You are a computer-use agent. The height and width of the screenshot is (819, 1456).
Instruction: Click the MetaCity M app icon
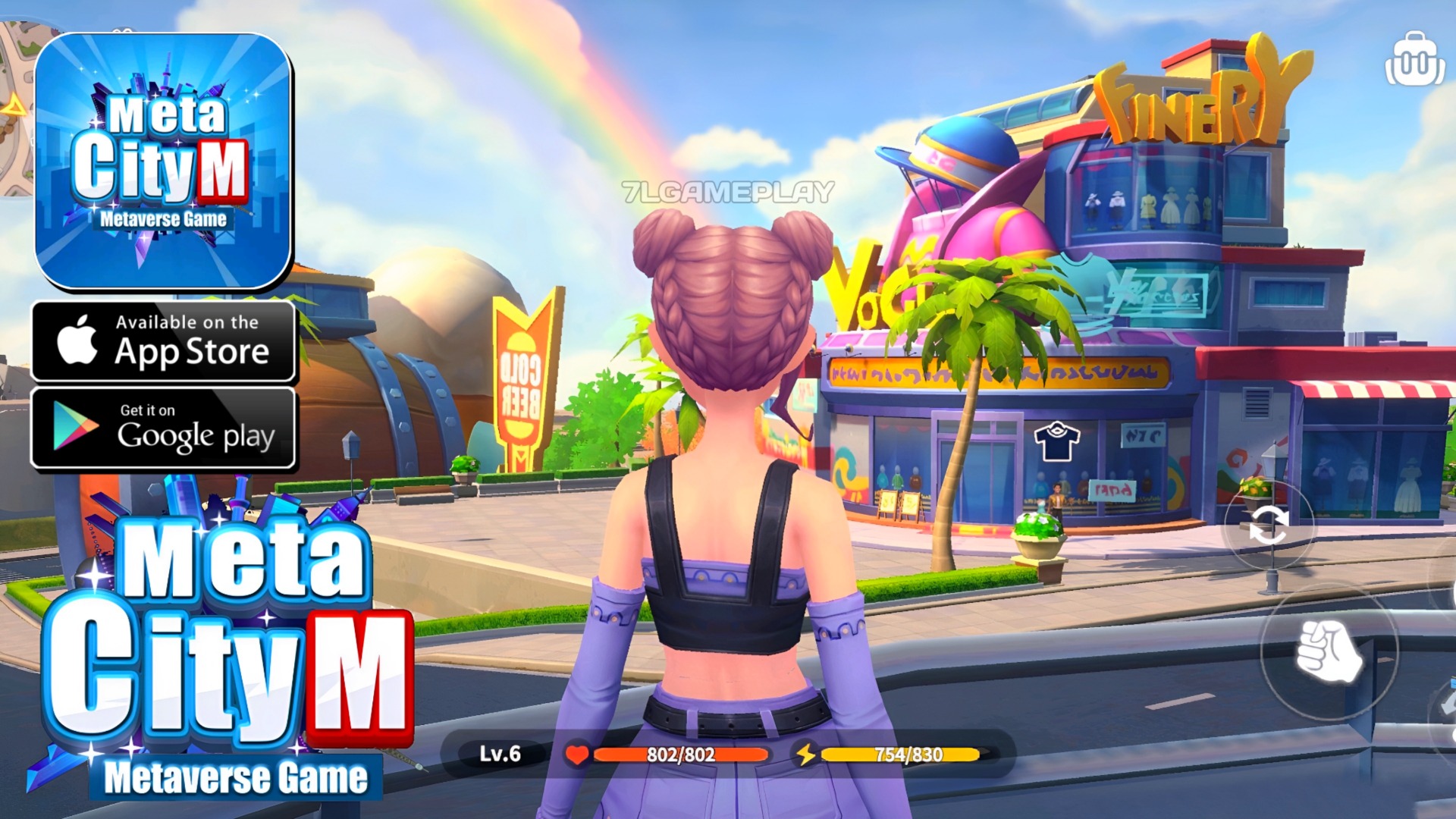pos(163,159)
